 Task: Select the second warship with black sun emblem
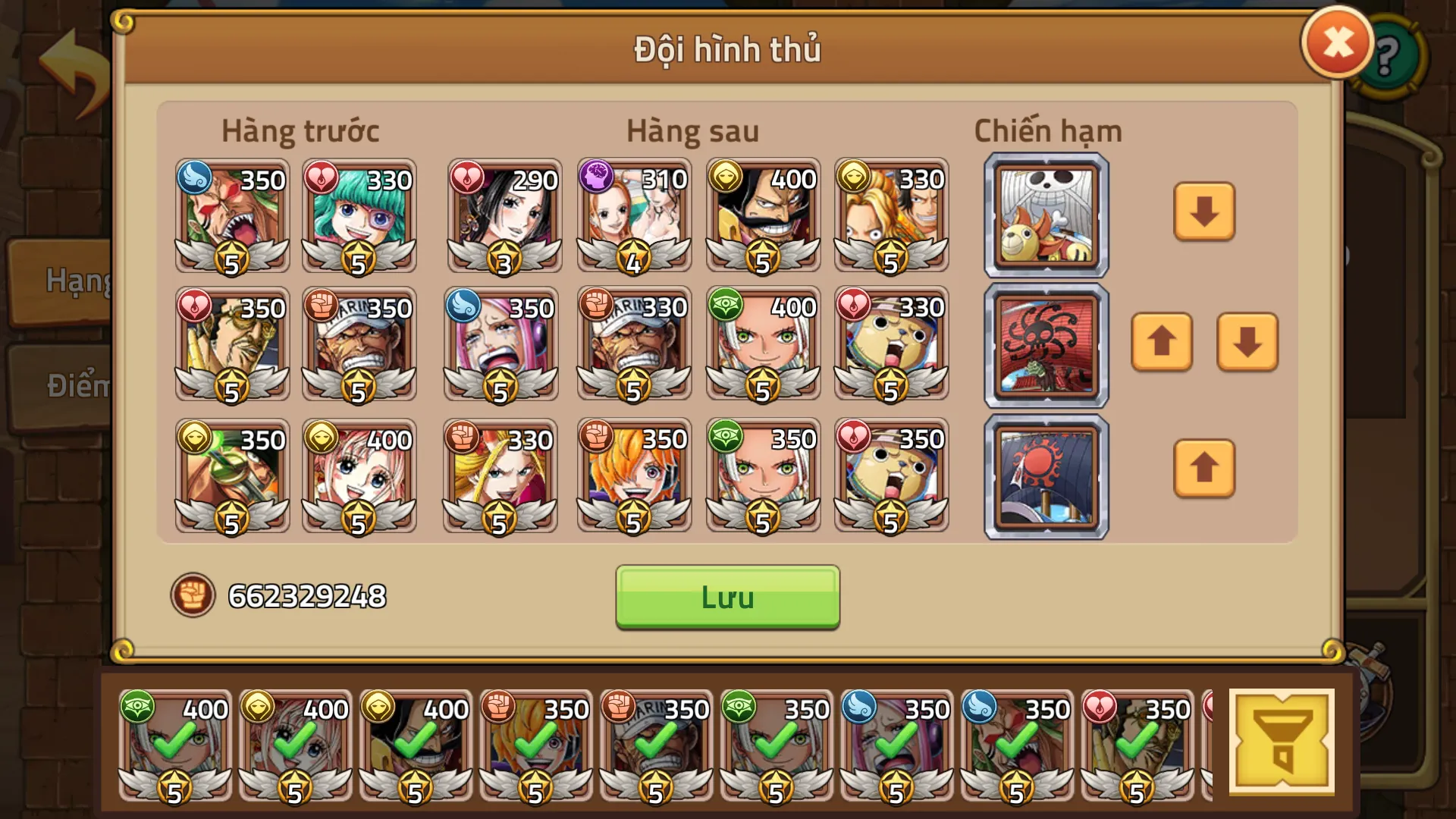(1045, 345)
